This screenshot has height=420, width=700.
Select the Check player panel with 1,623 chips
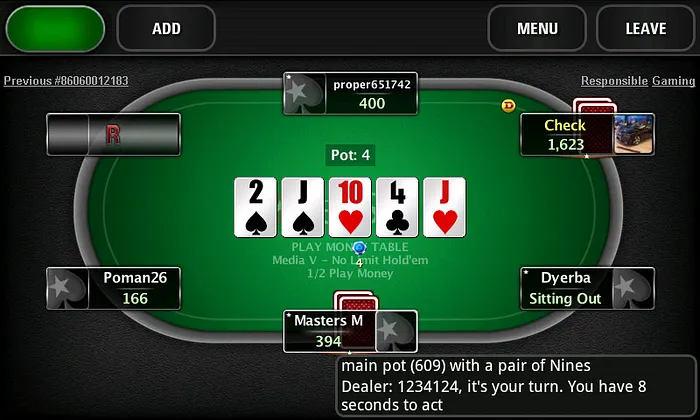(566, 134)
